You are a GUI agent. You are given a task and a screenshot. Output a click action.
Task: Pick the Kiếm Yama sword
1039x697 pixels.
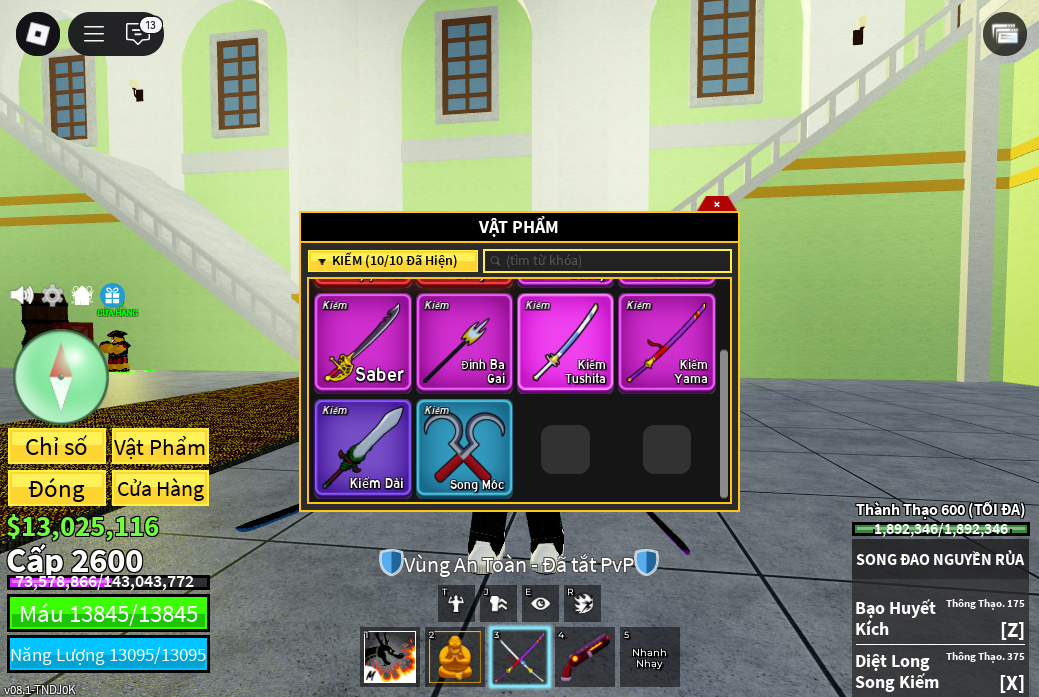[x=666, y=342]
